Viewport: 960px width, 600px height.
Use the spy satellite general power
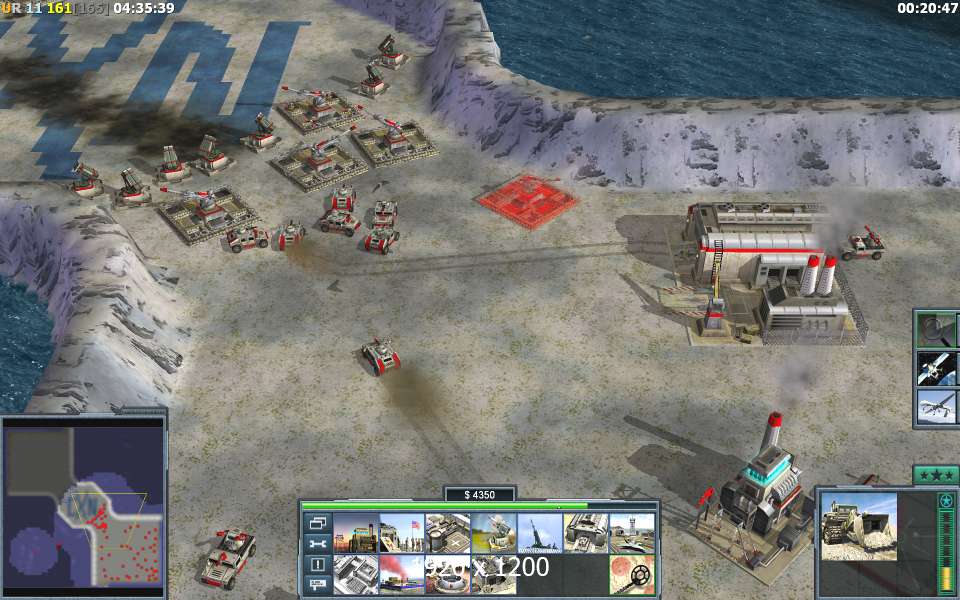(937, 367)
